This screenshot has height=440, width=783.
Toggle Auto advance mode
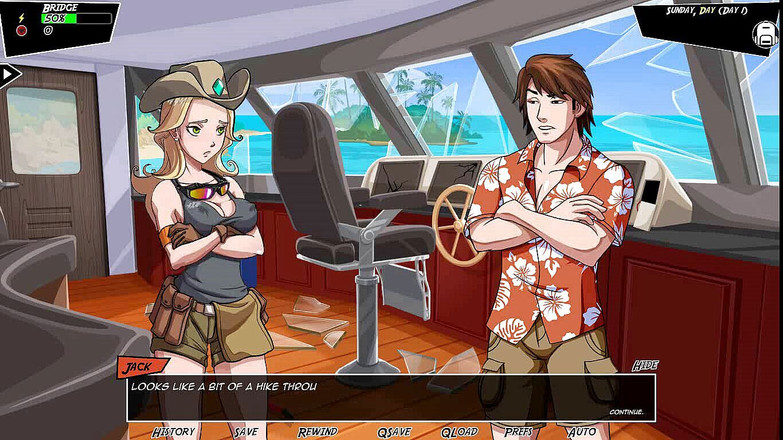click(582, 431)
